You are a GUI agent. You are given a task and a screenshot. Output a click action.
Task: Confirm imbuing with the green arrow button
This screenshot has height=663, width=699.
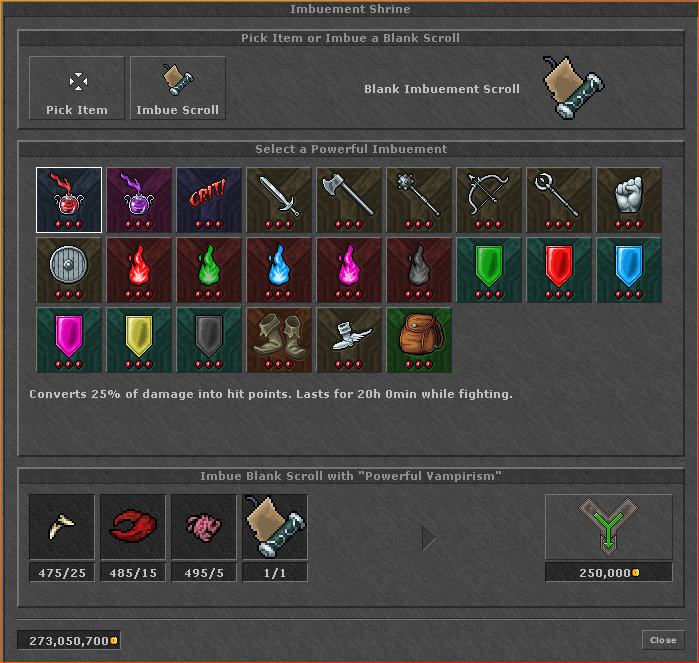pyautogui.click(x=608, y=527)
